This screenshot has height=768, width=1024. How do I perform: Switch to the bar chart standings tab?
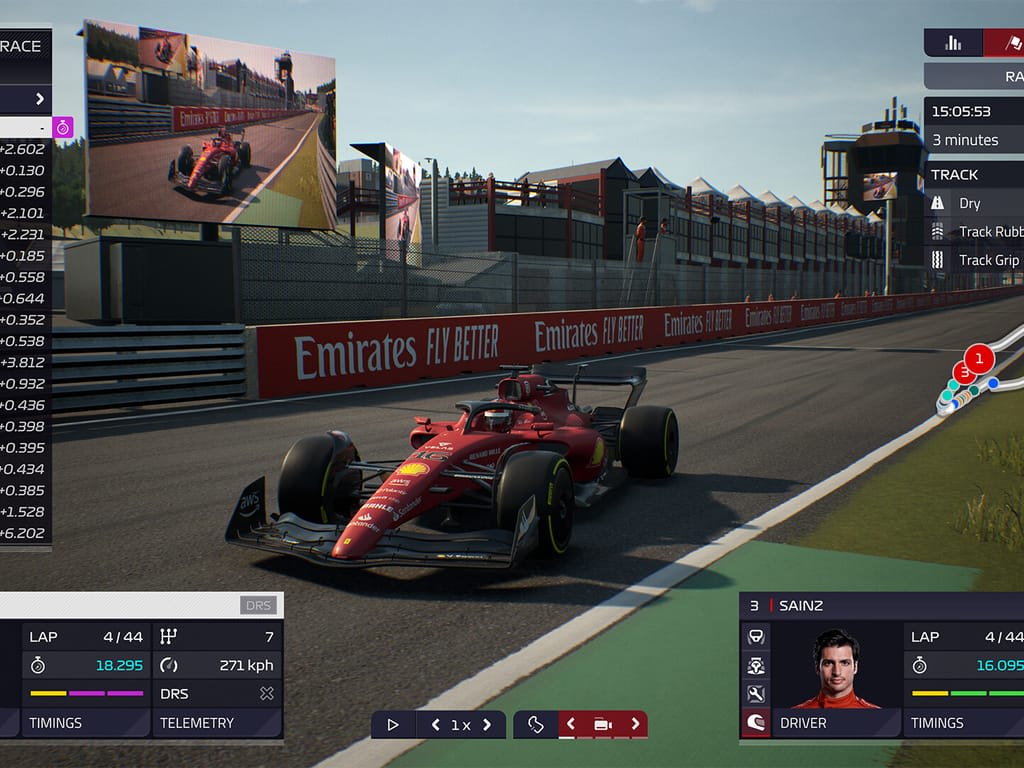(x=952, y=43)
